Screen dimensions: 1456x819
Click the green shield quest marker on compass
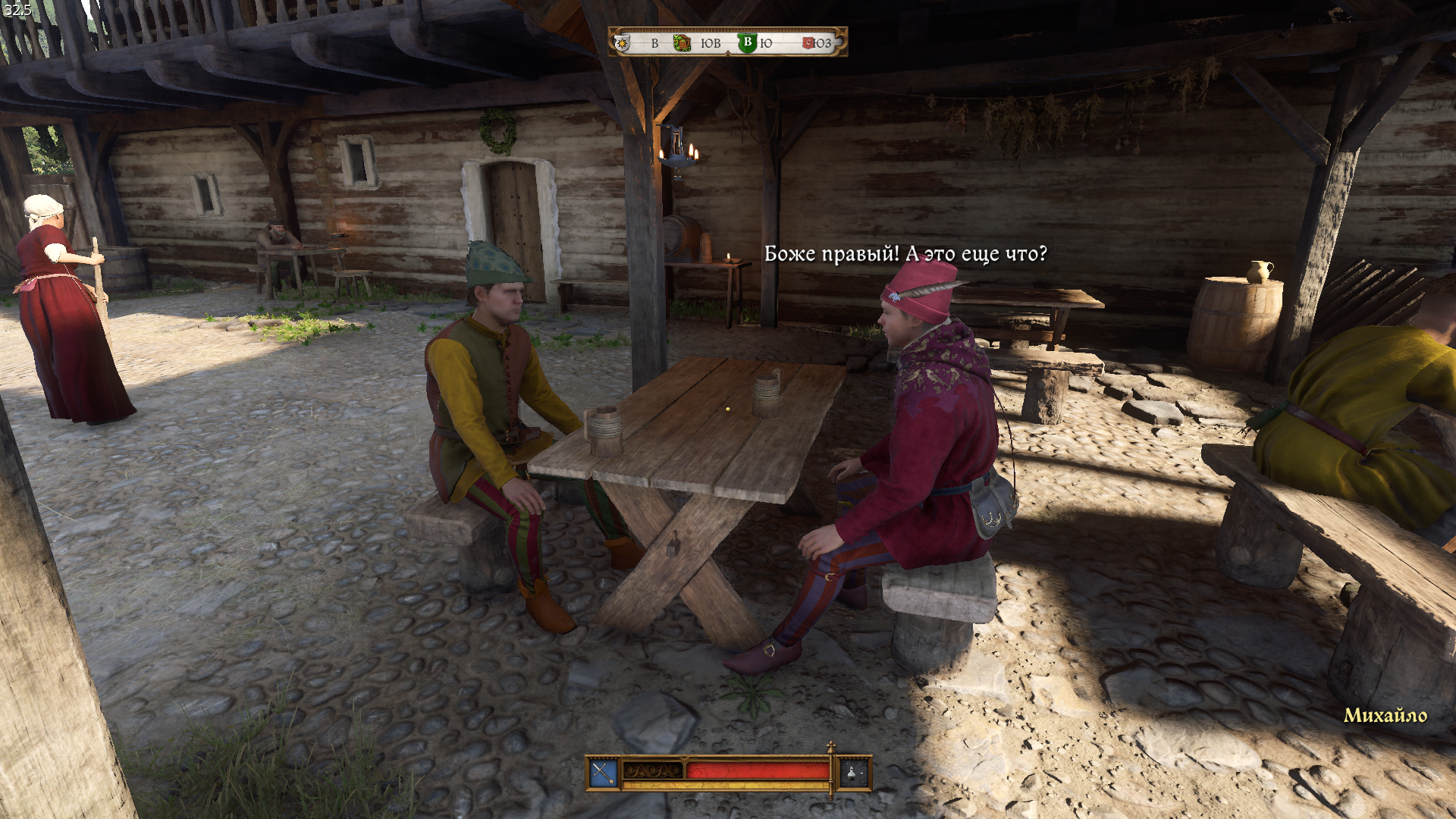[x=747, y=42]
